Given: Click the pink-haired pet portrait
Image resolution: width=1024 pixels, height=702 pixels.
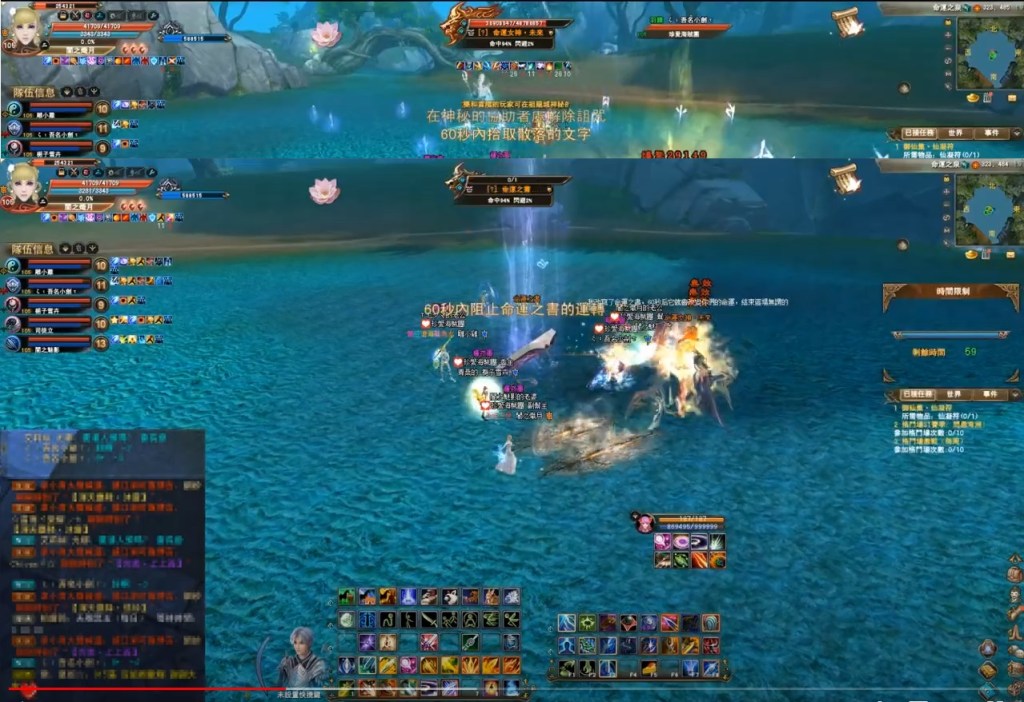Looking at the screenshot, I should click(644, 522).
